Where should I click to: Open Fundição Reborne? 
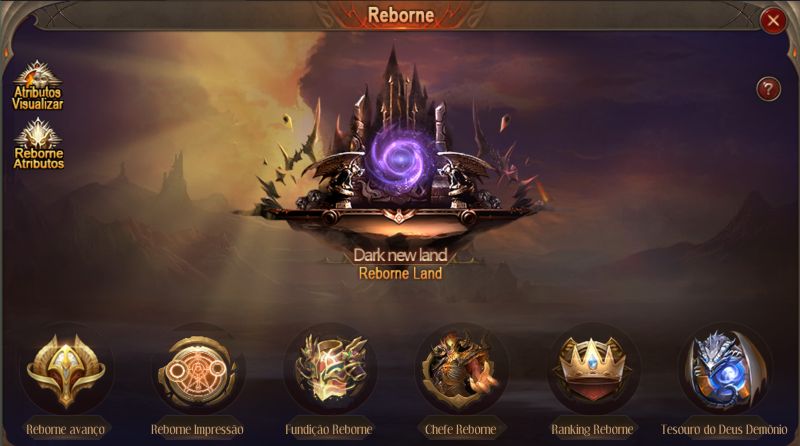click(330, 372)
